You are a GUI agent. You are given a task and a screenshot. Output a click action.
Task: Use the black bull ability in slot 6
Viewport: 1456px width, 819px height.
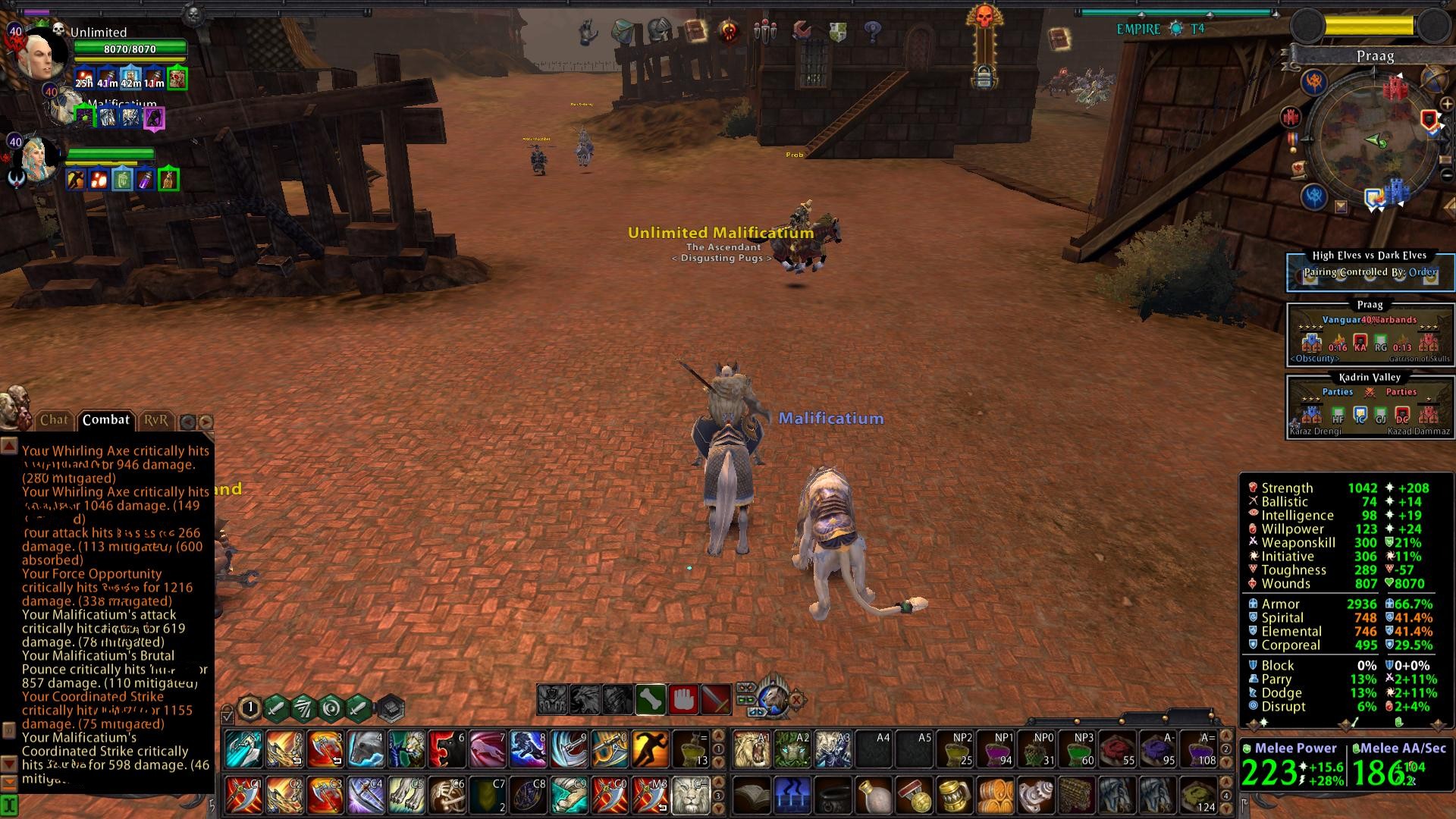(x=447, y=748)
